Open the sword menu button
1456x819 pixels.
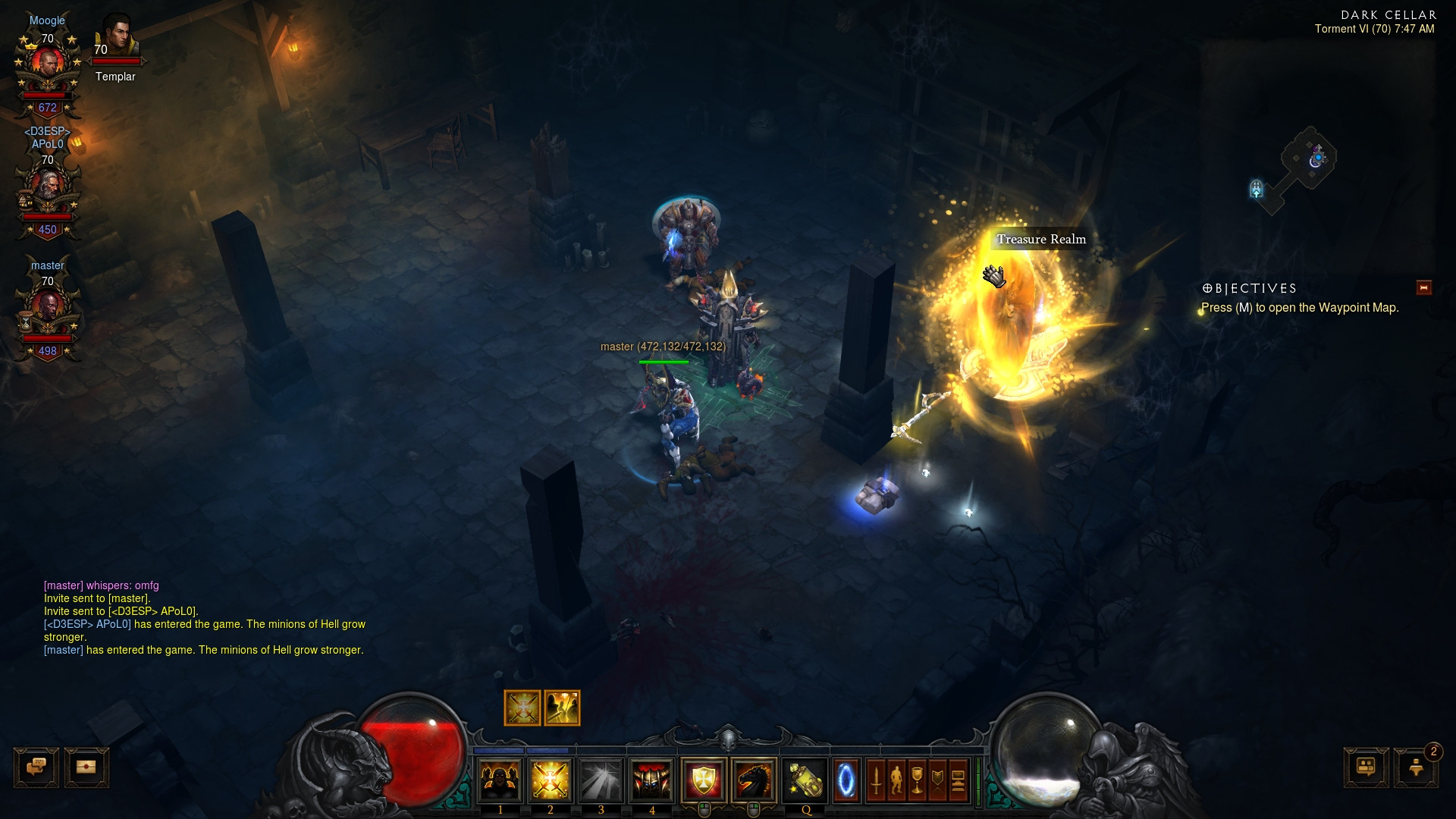[x=876, y=780]
